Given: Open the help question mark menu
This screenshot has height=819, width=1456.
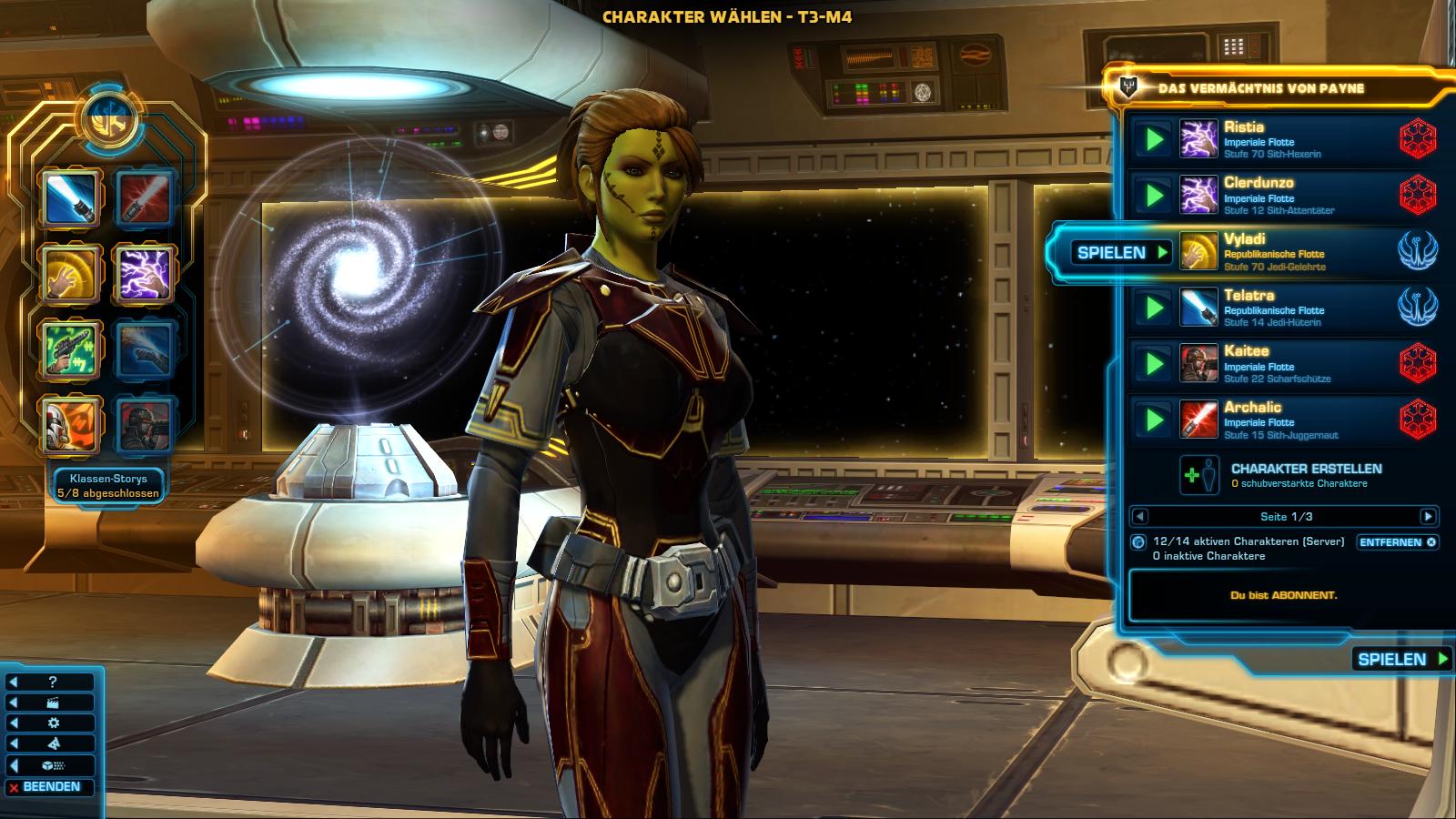Looking at the screenshot, I should (x=53, y=682).
